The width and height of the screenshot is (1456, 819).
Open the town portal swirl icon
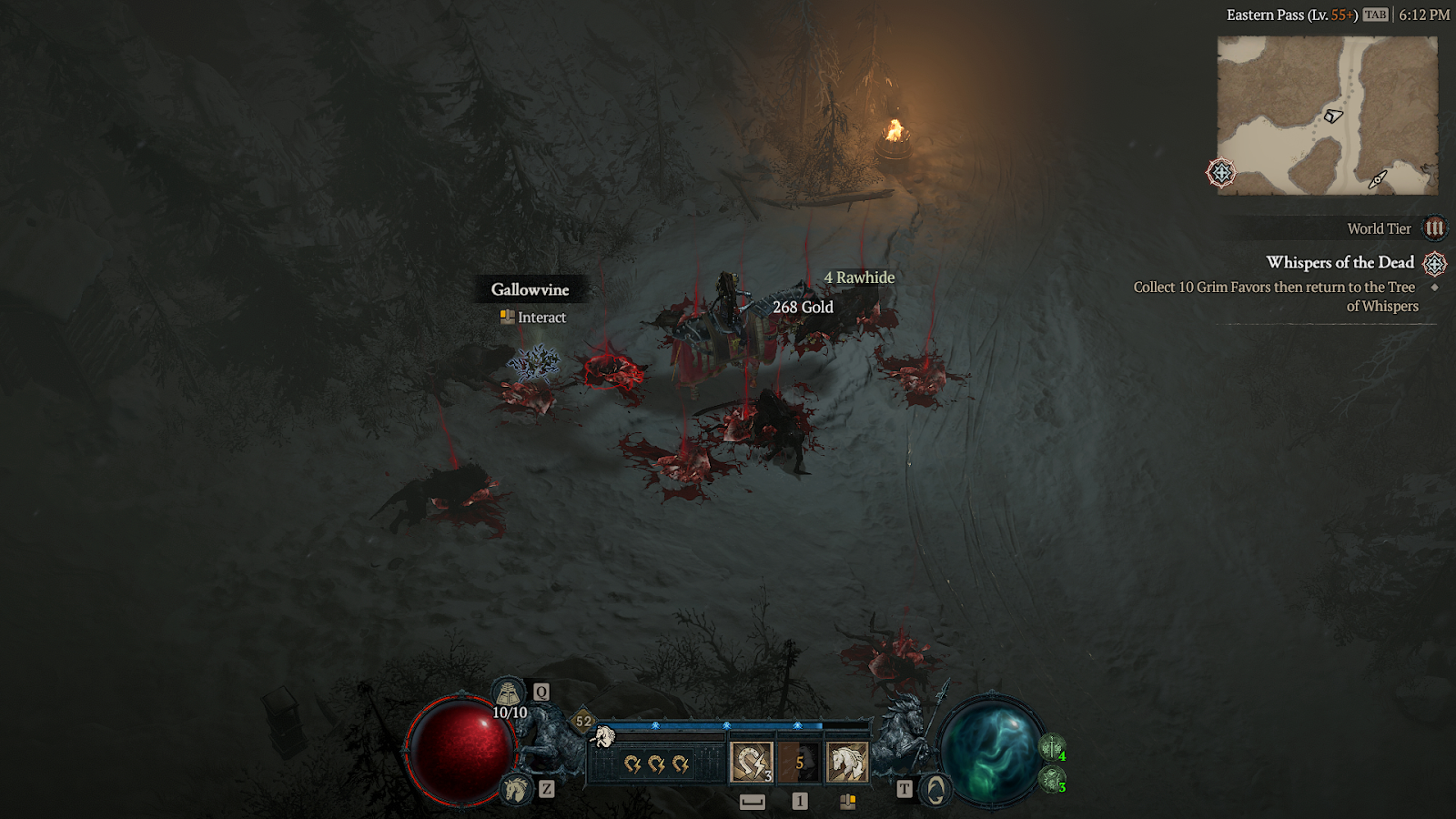click(935, 790)
